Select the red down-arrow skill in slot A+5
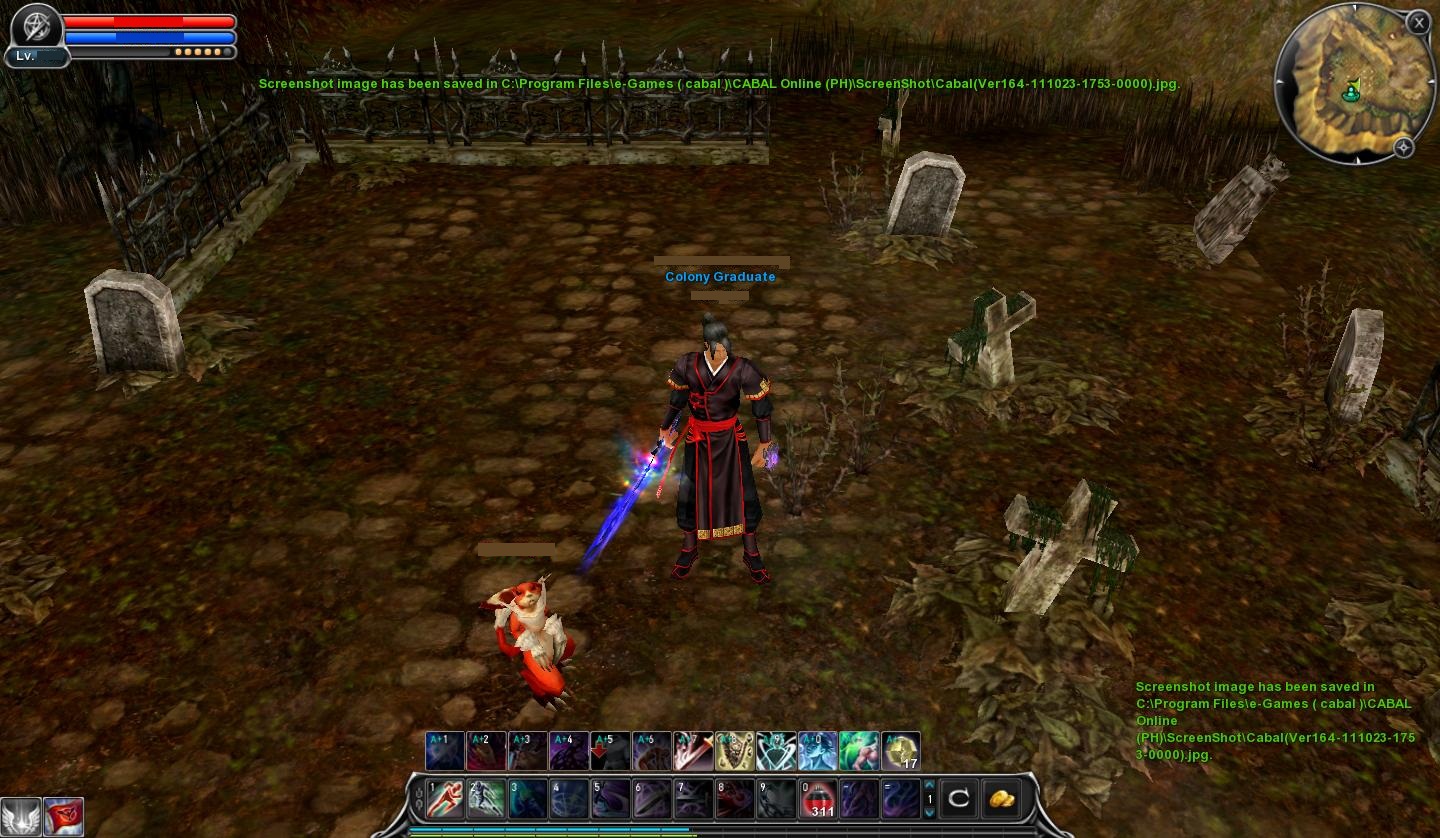The height and width of the screenshot is (838, 1440). (x=610, y=751)
